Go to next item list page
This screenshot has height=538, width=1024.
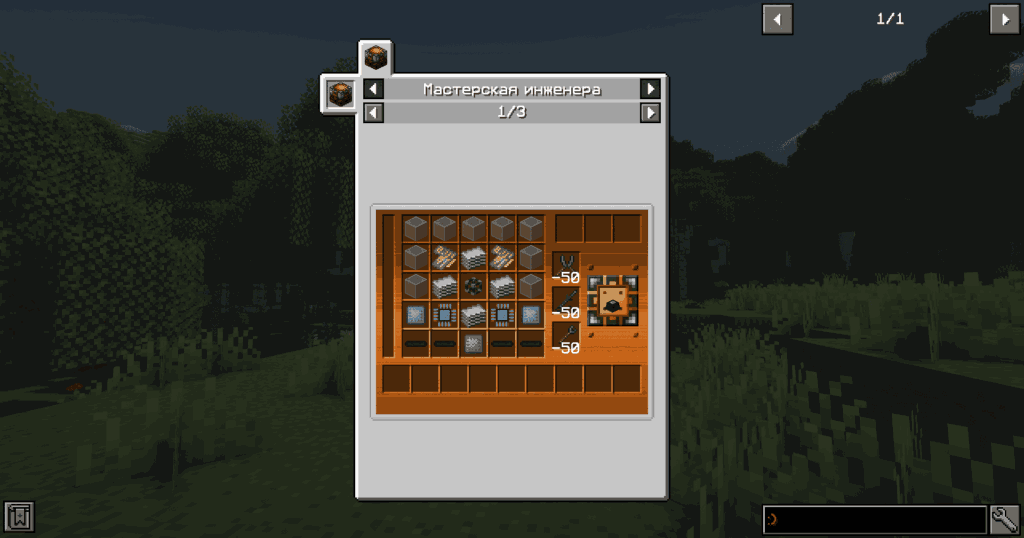point(1004,19)
